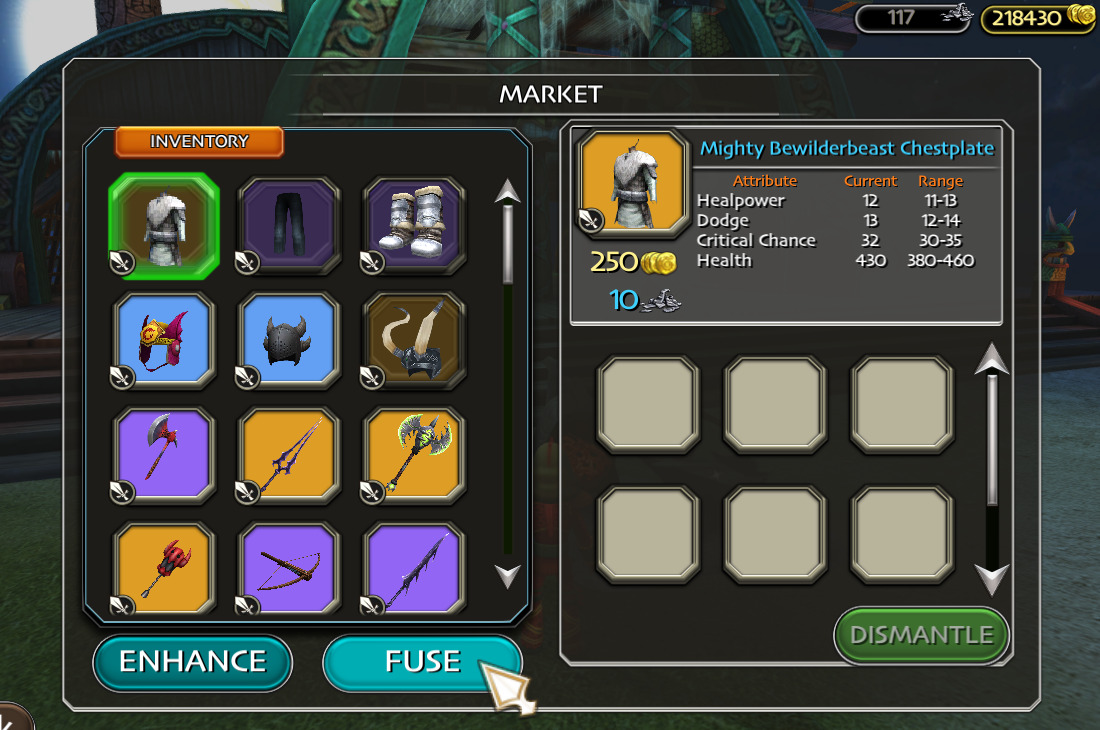
Task: Choose the dark pants item
Action: coord(289,225)
